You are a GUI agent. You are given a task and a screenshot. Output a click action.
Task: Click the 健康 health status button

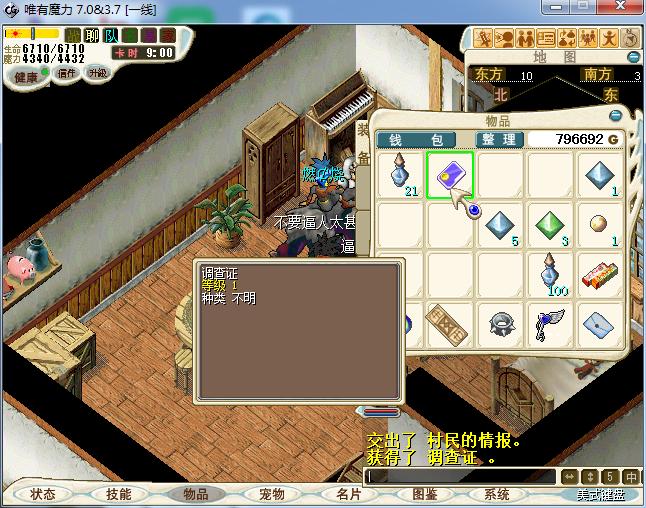(x=26, y=77)
